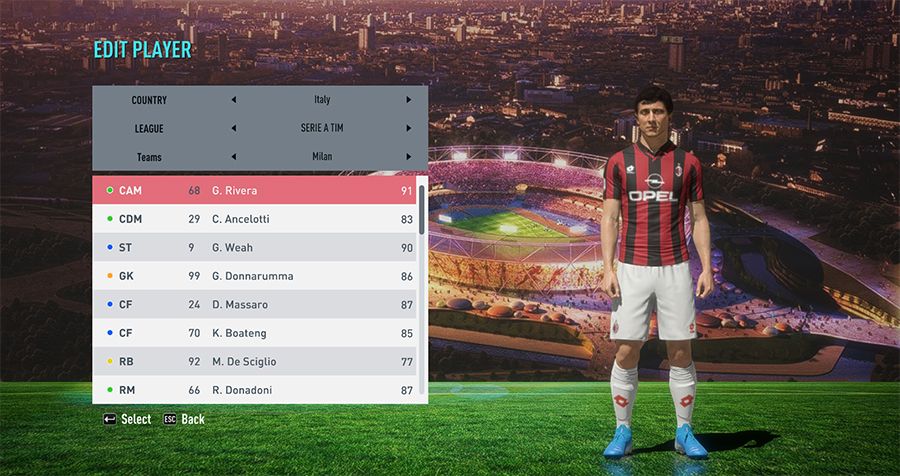Click the right arrow beside Country Italy

[x=408, y=100]
